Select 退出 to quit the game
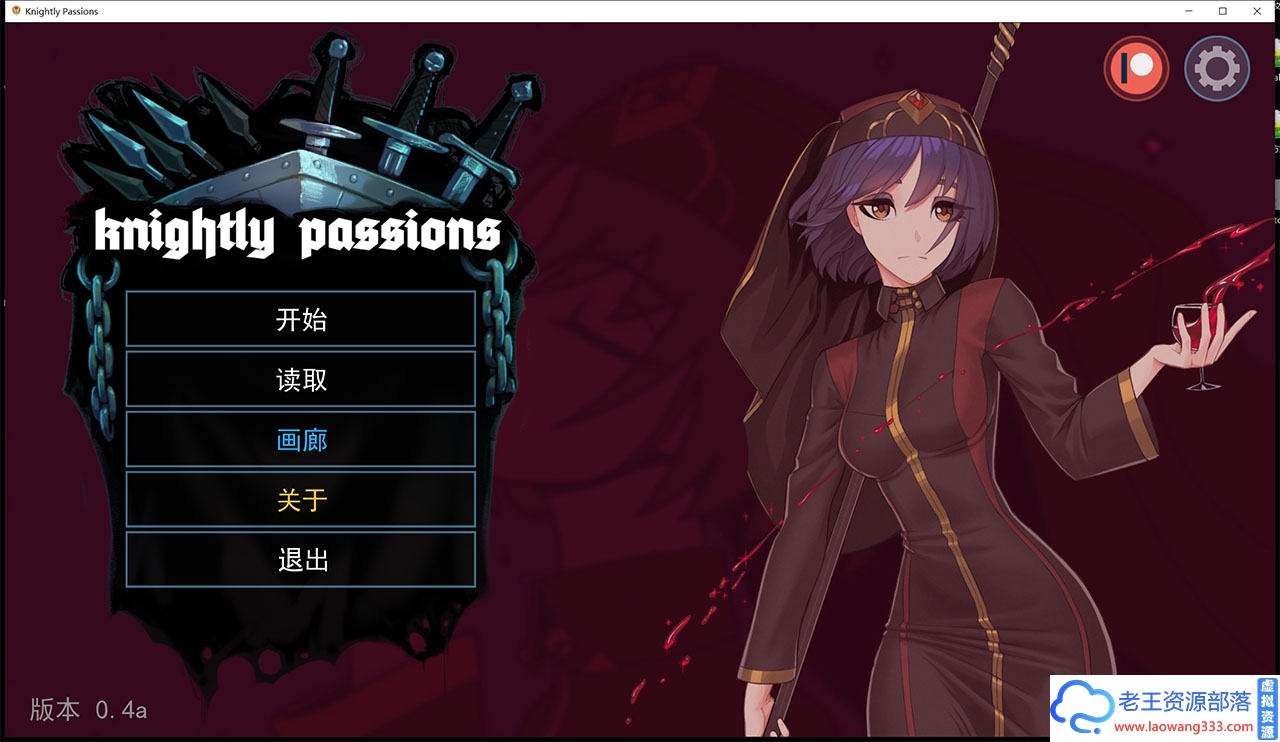 tap(300, 559)
